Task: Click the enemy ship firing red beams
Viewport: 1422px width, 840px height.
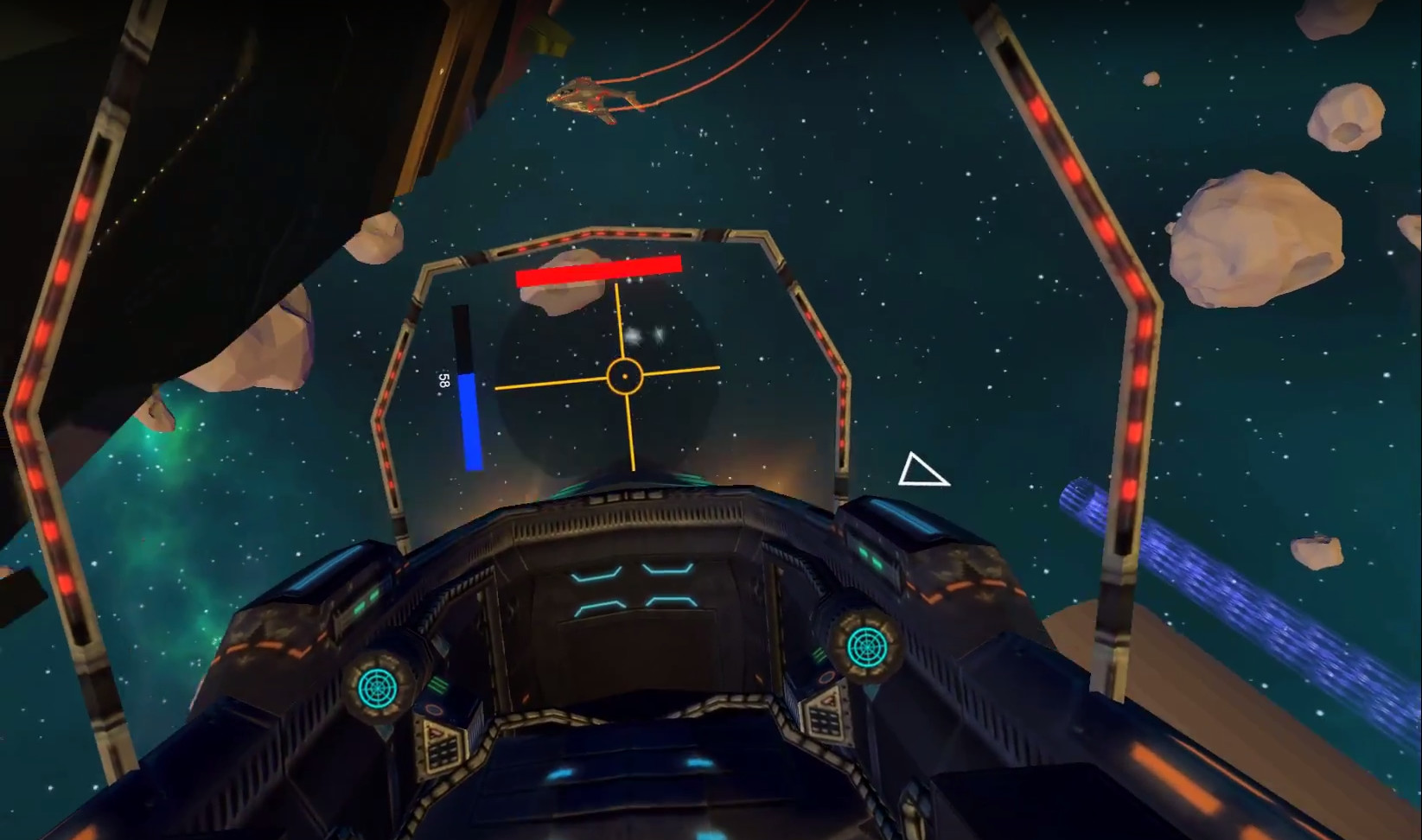Action: click(588, 98)
